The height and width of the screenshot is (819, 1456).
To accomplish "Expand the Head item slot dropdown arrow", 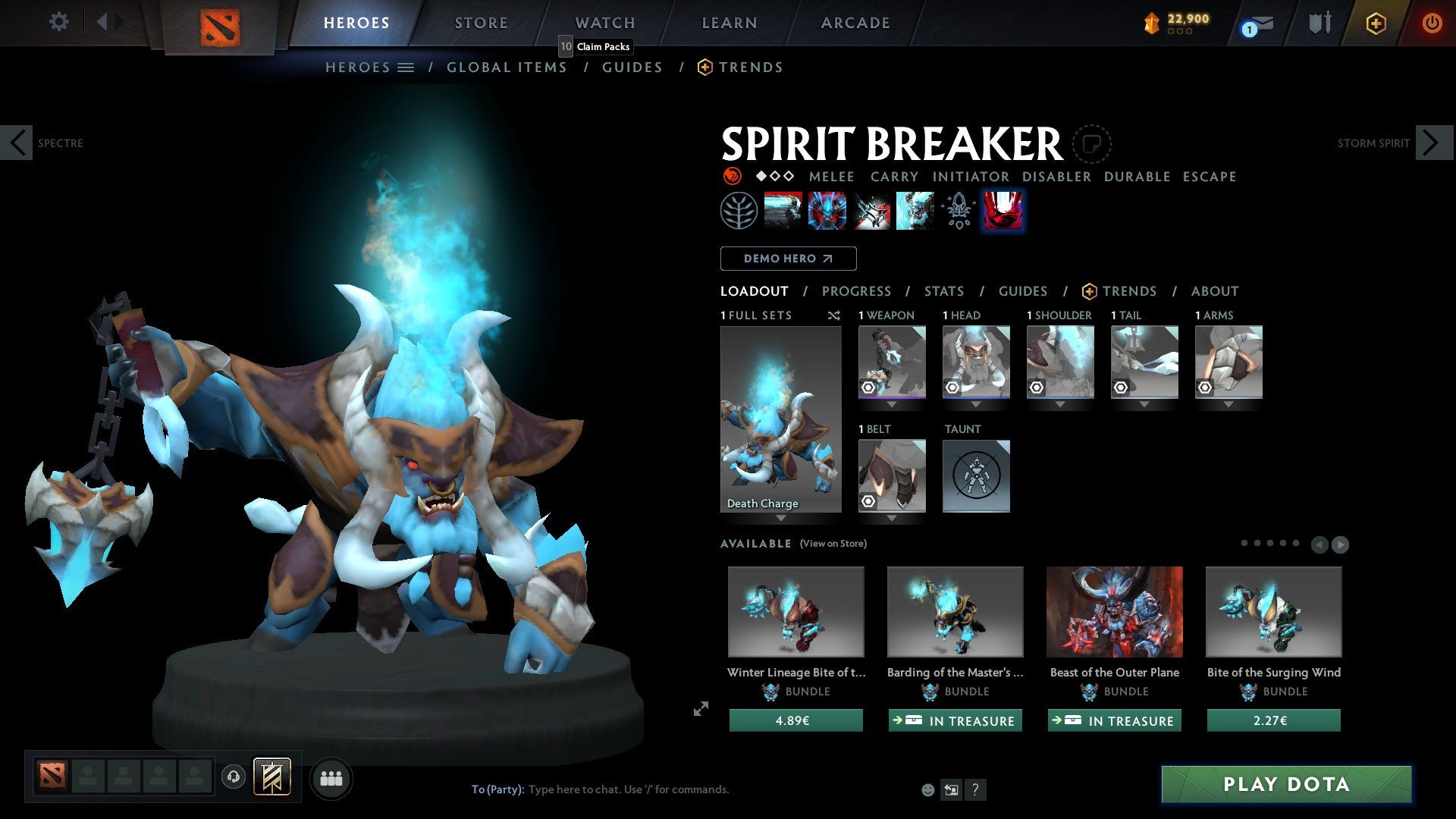I will click(976, 405).
